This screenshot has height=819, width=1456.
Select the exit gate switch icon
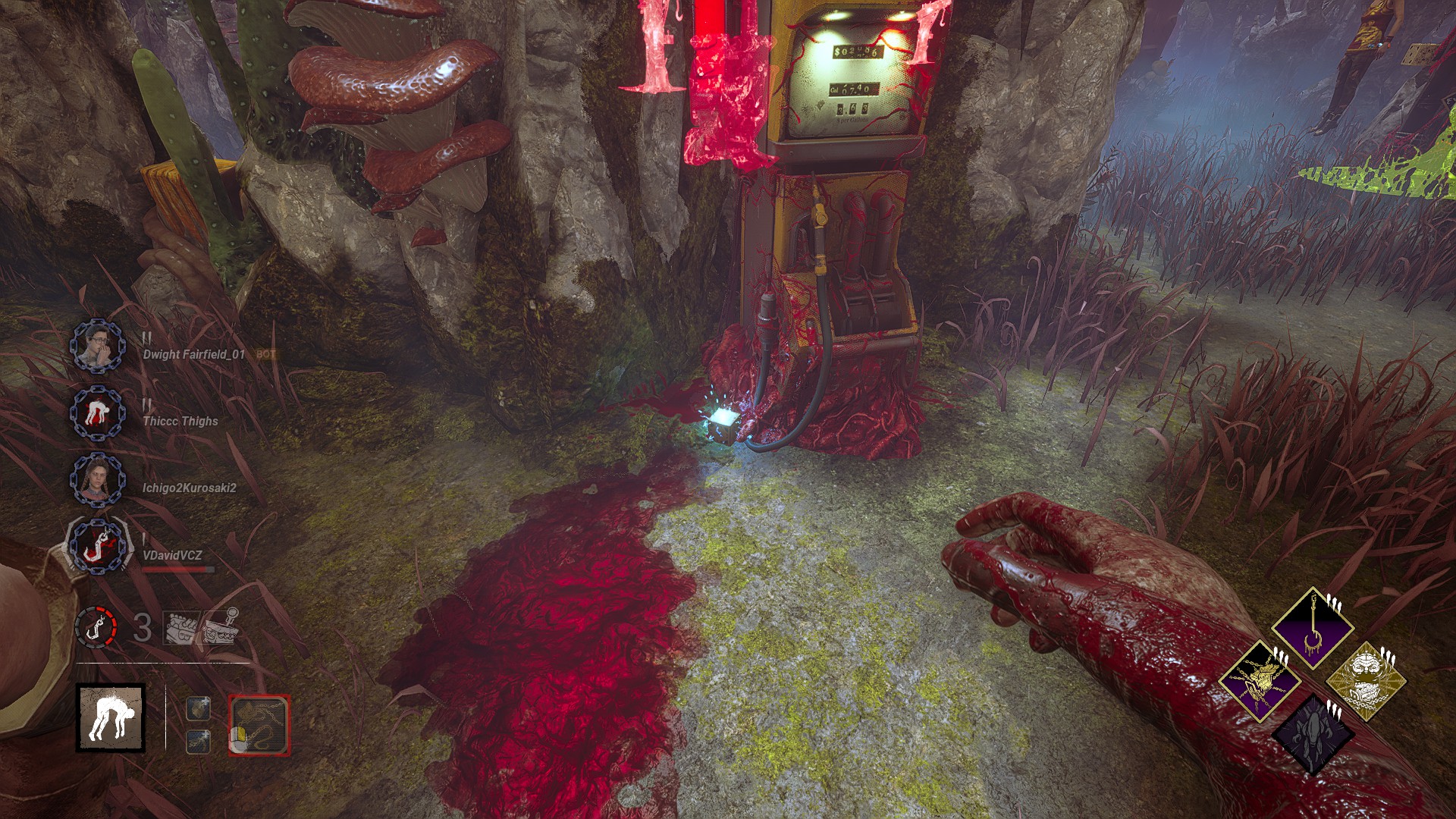point(221,626)
